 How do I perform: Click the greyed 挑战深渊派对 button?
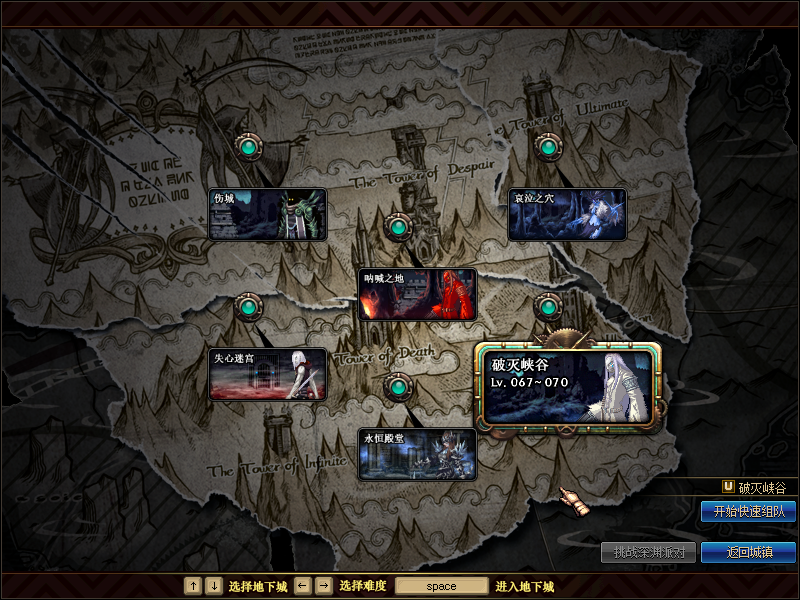648,552
